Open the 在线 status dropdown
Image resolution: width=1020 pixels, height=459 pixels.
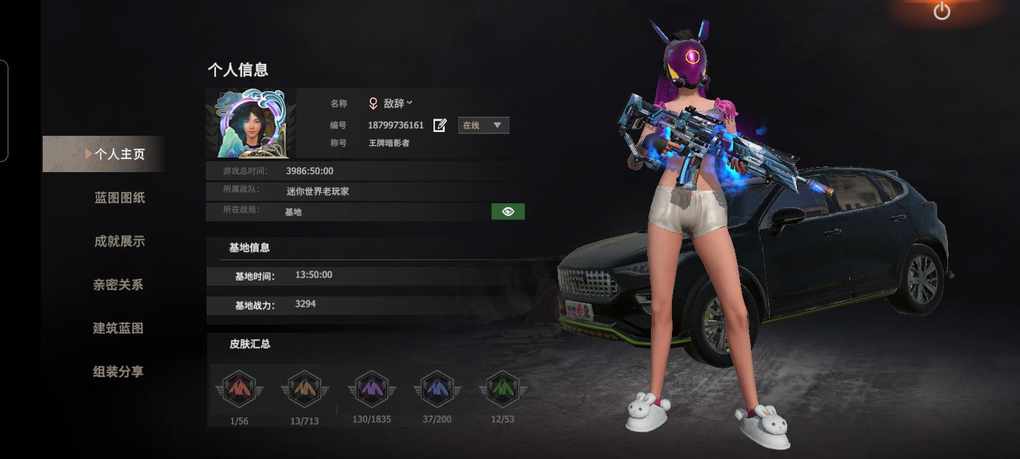click(x=484, y=126)
